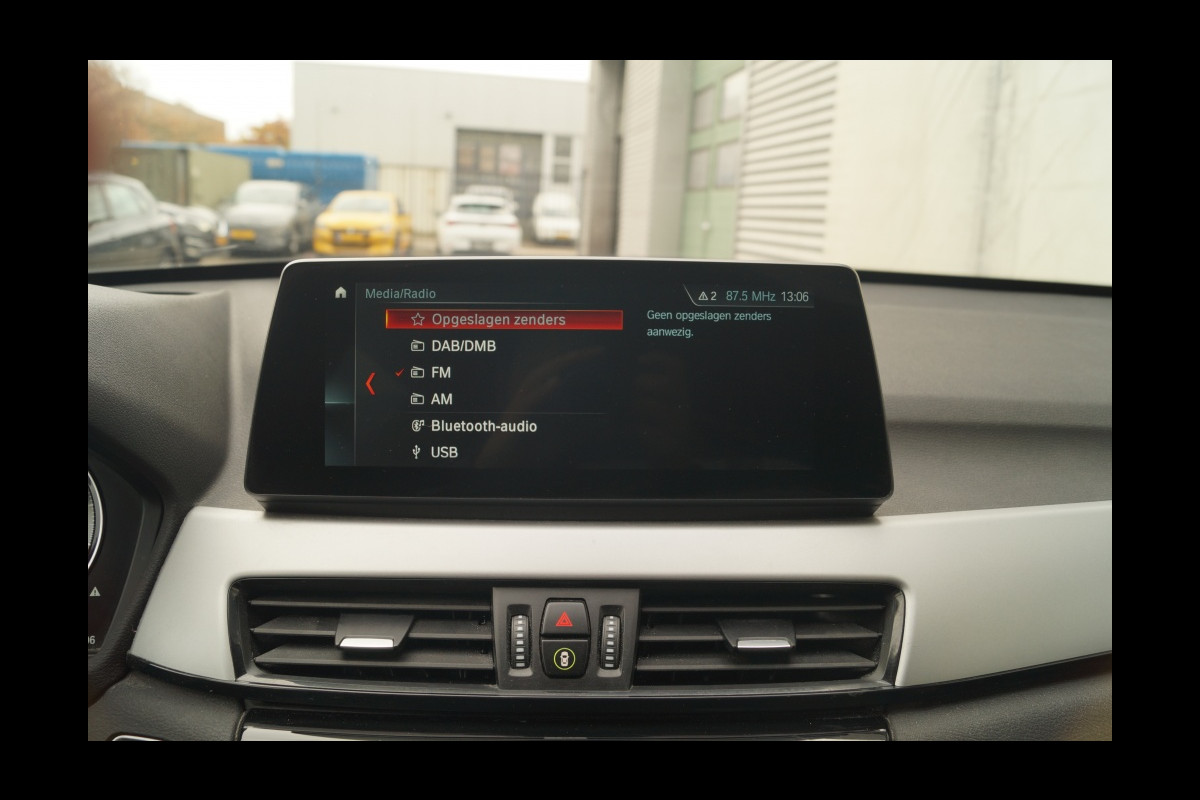Click the red back arrow
Screen dimensions: 1200x800
tap(370, 383)
